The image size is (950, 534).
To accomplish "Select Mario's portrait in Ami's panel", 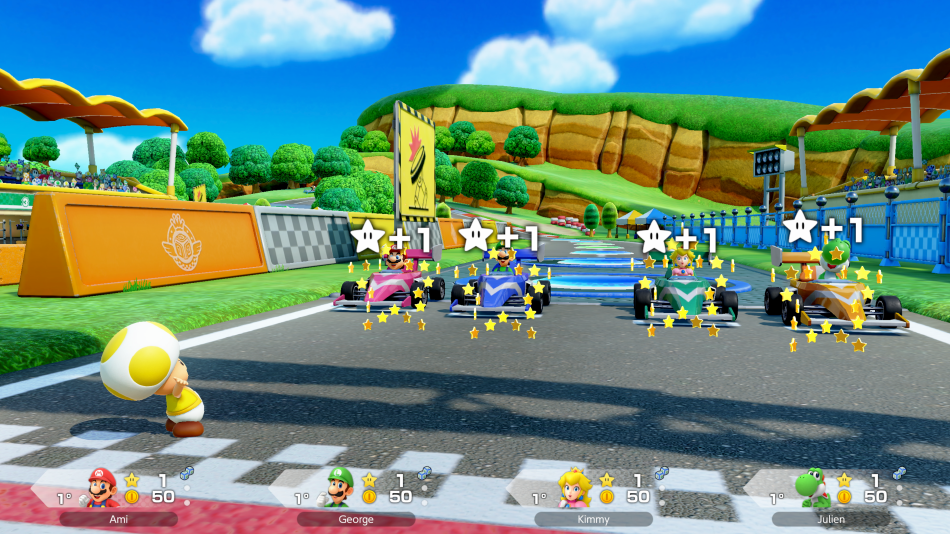I will (x=99, y=488).
